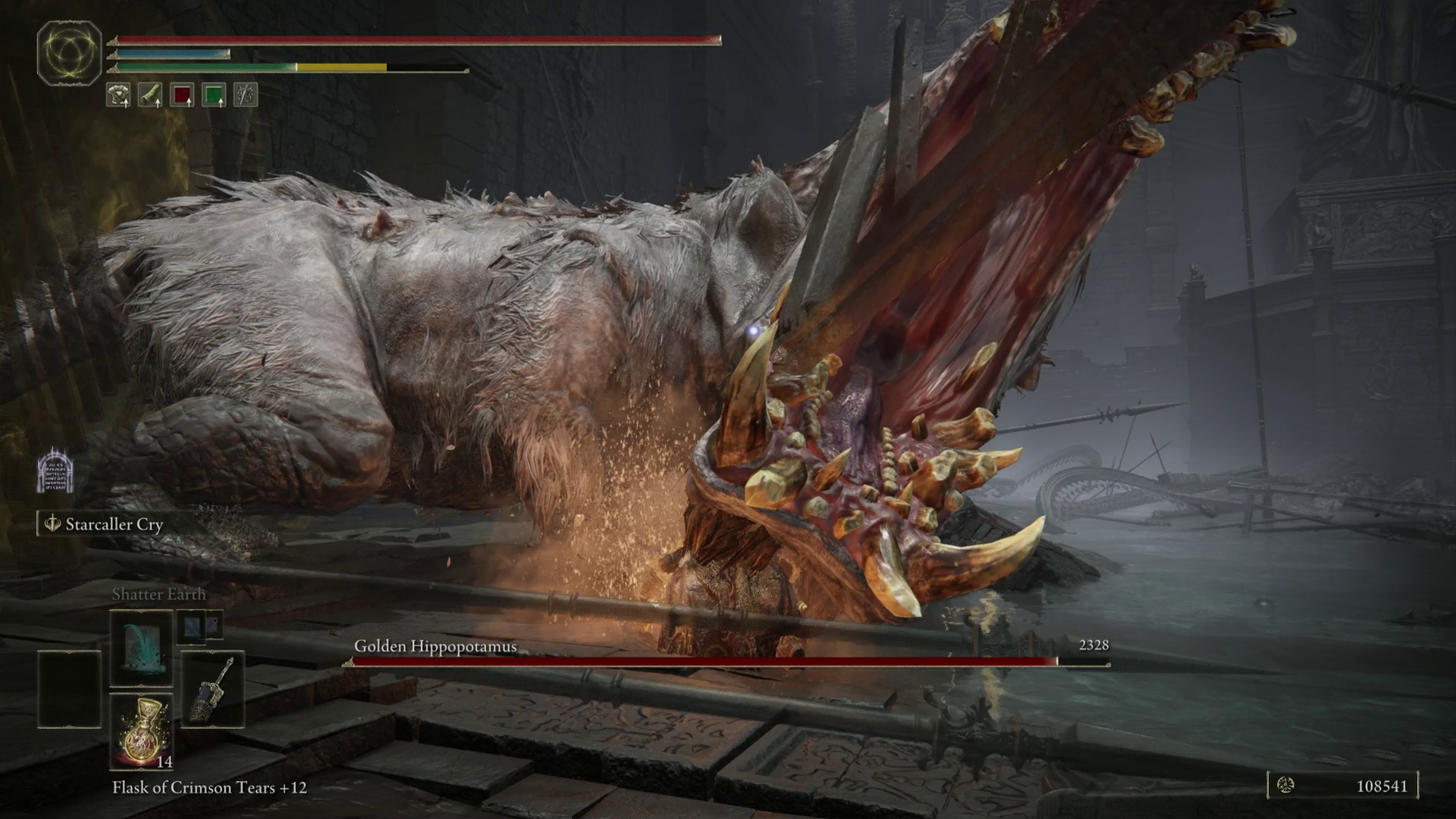Select the Flask of Crimson Tears slot
1456x819 pixels.
(x=141, y=731)
